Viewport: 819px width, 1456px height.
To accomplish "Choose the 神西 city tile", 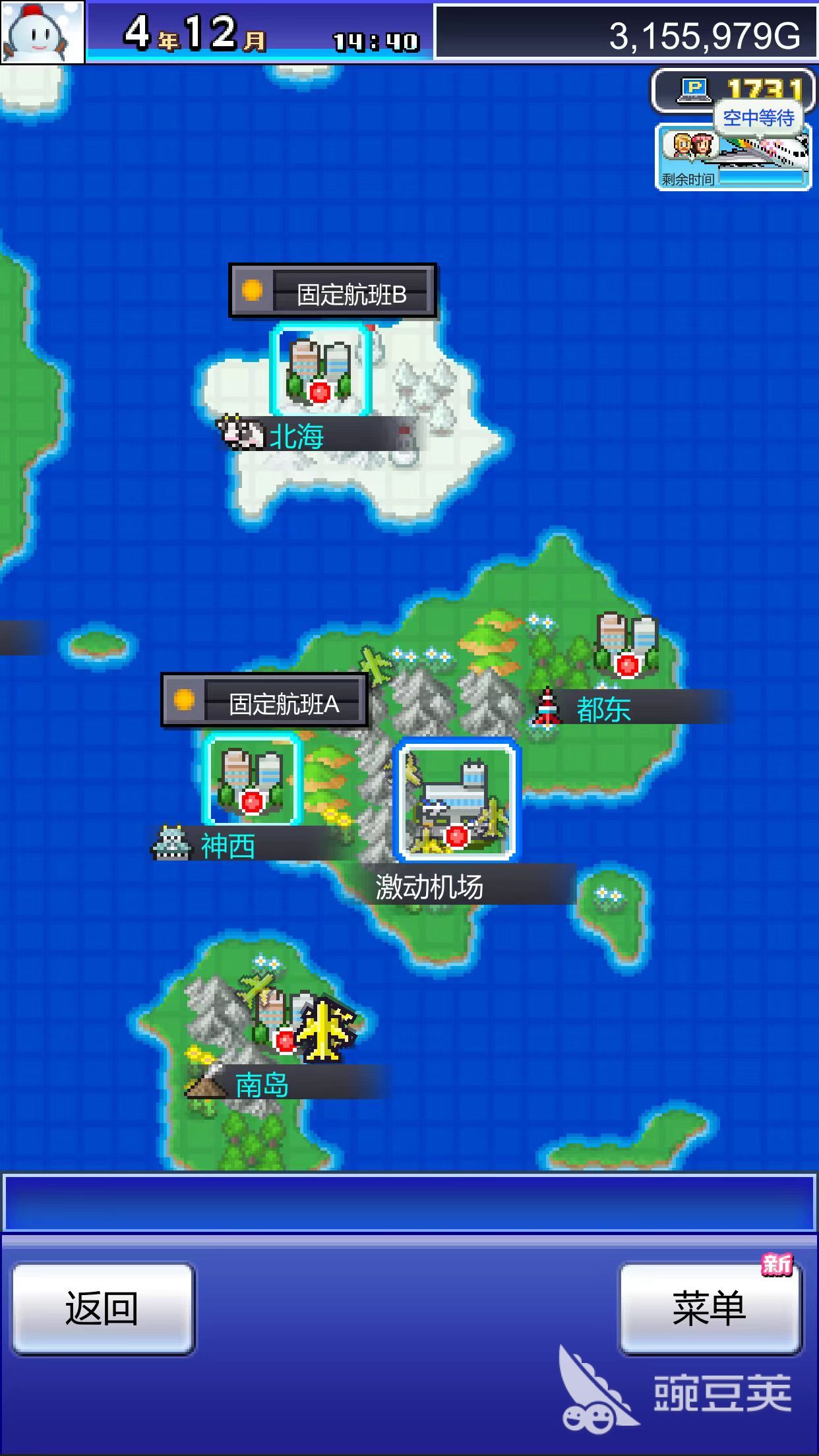I will [x=253, y=780].
